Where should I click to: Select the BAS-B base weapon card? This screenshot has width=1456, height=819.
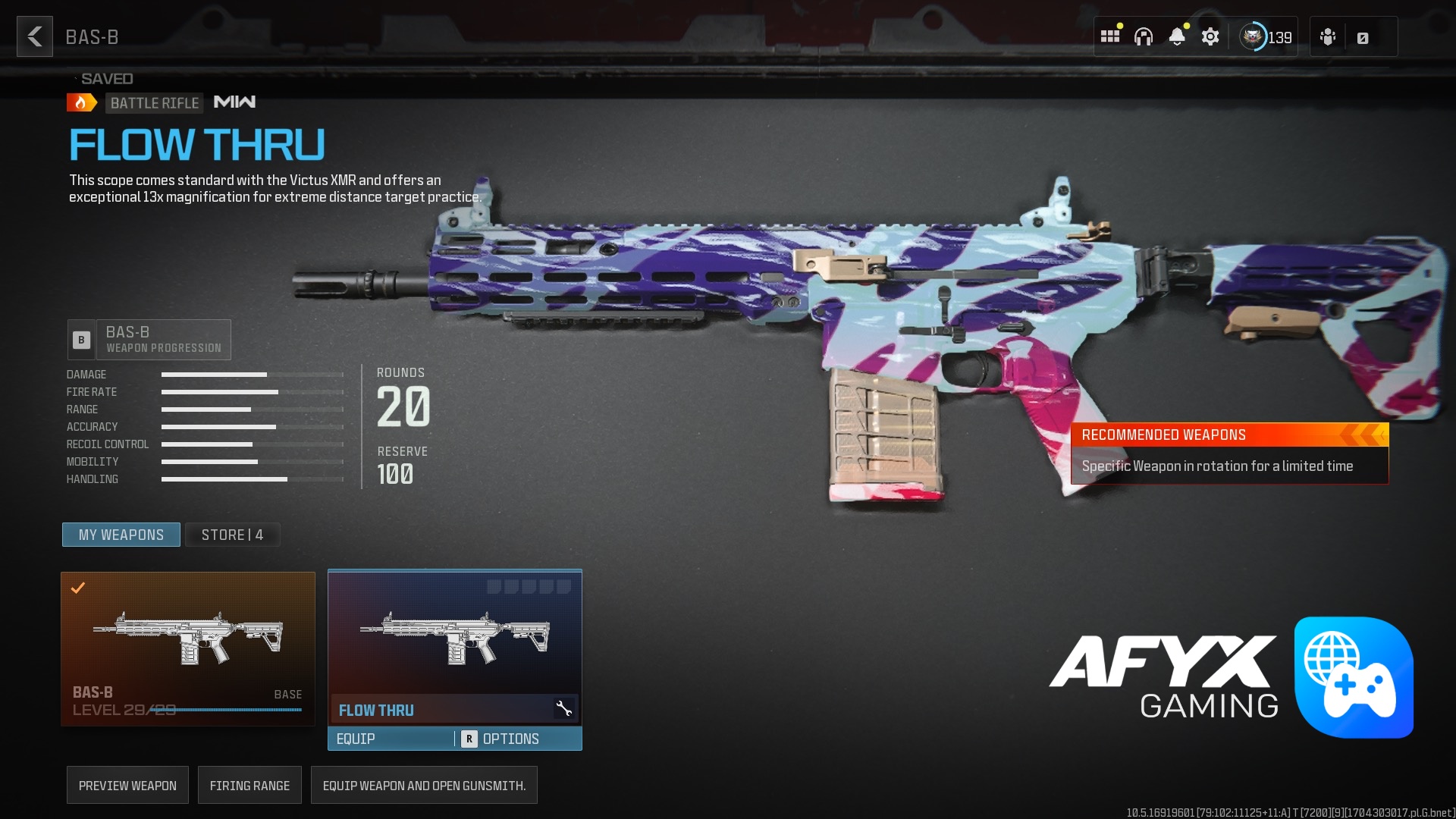pyautogui.click(x=188, y=648)
